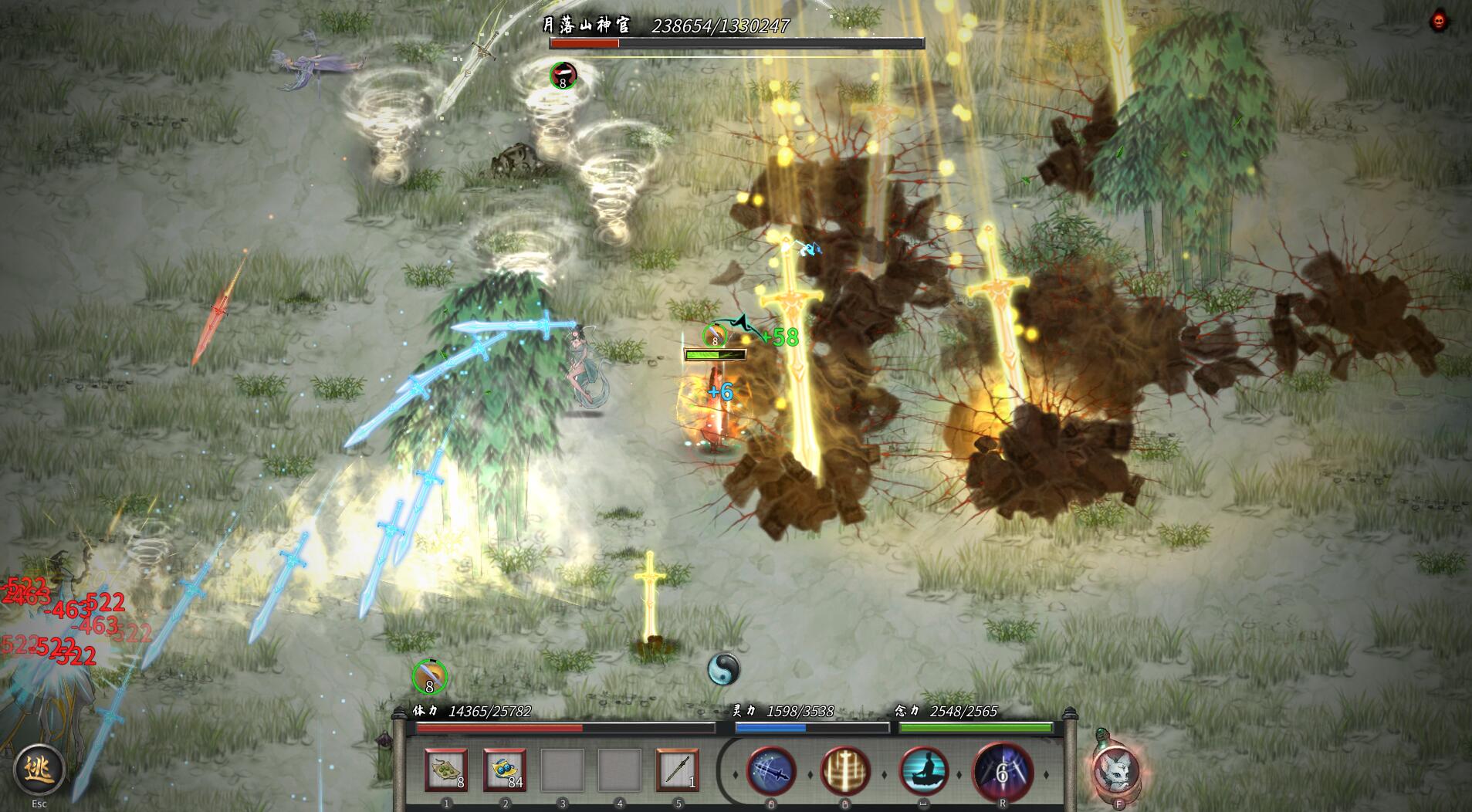Cast the golden sword rain skill

click(845, 770)
